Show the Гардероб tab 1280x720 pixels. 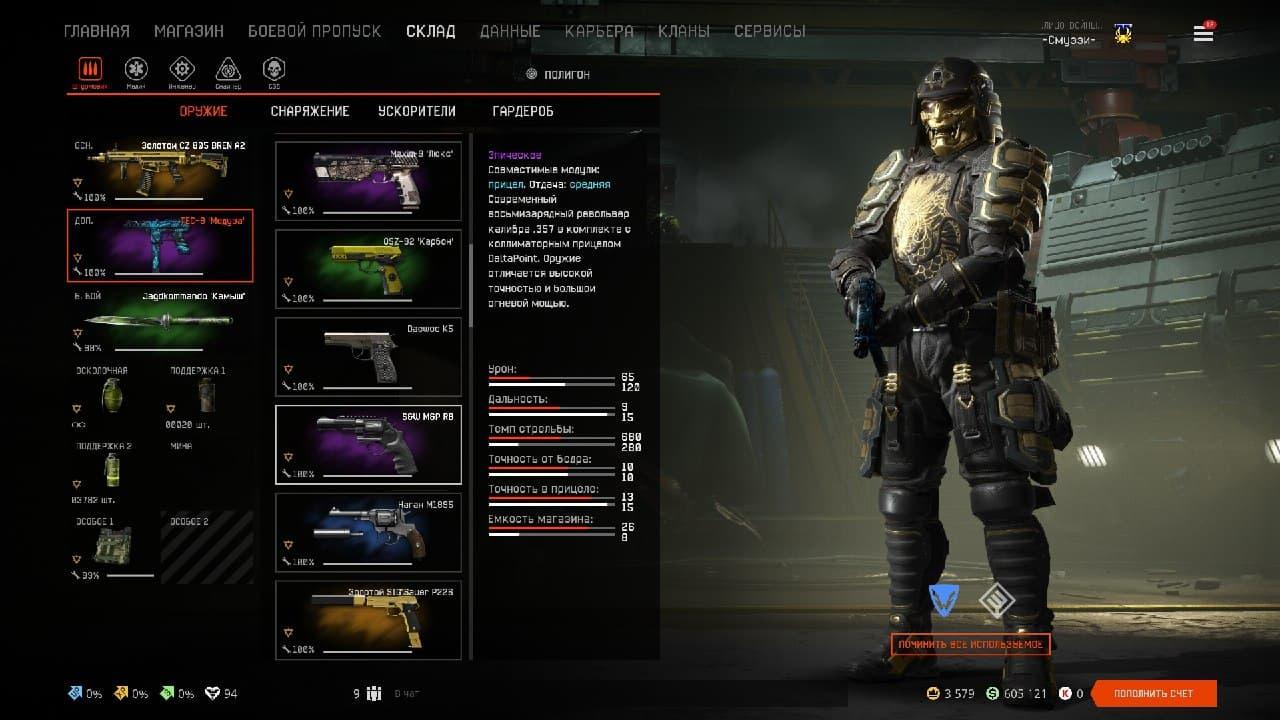(523, 111)
